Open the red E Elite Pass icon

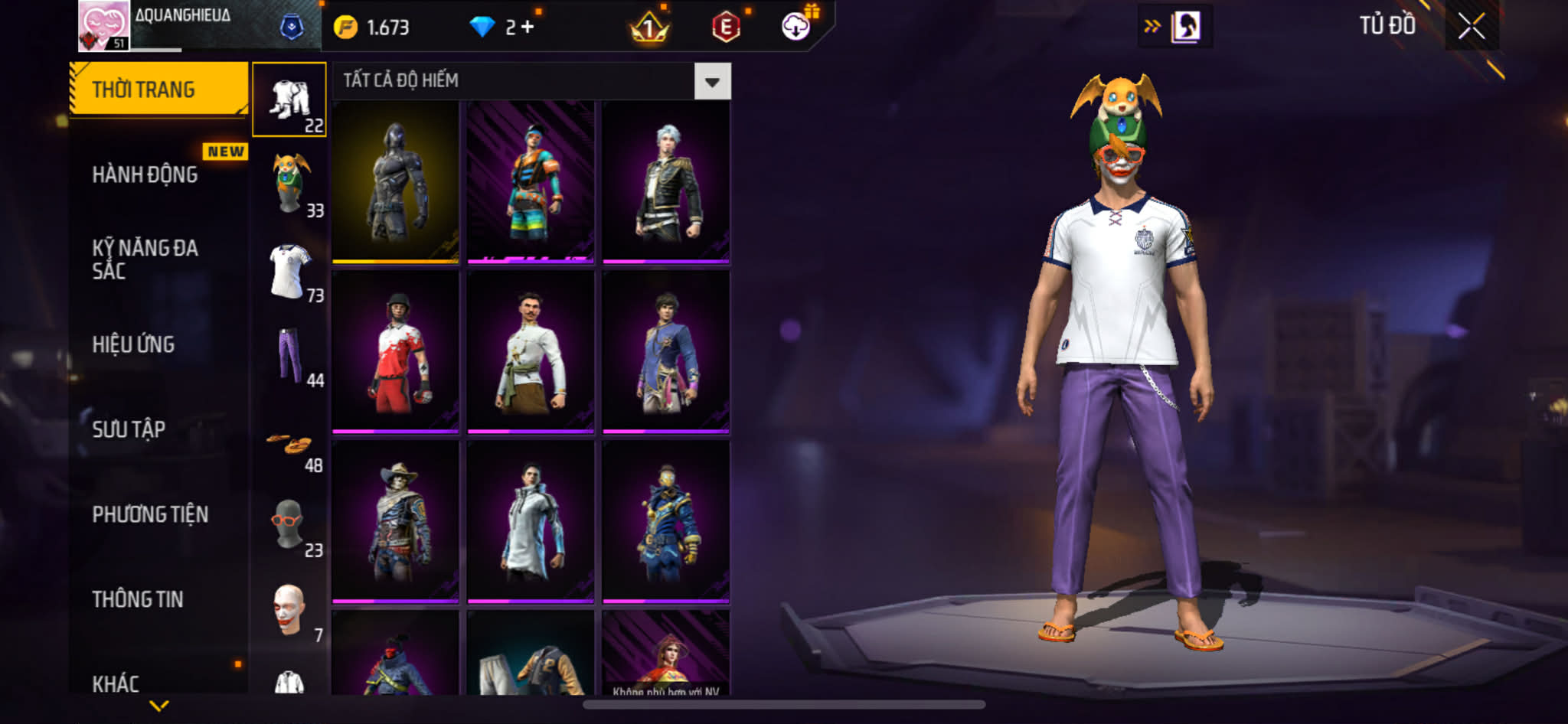coord(725,28)
